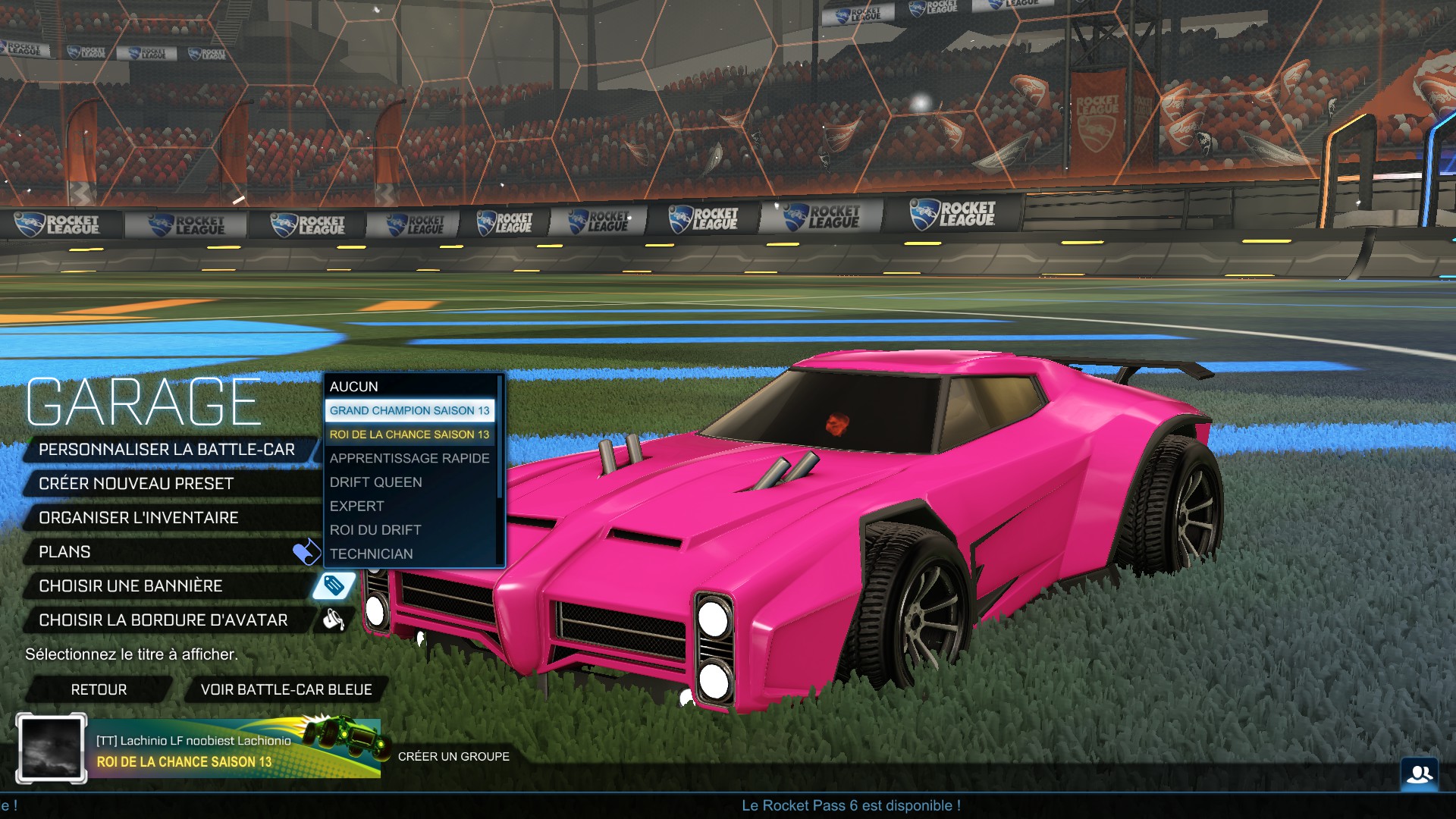Choose "GRAND CHAMPION SAISON 13" title
1456x819 pixels.
click(x=410, y=409)
